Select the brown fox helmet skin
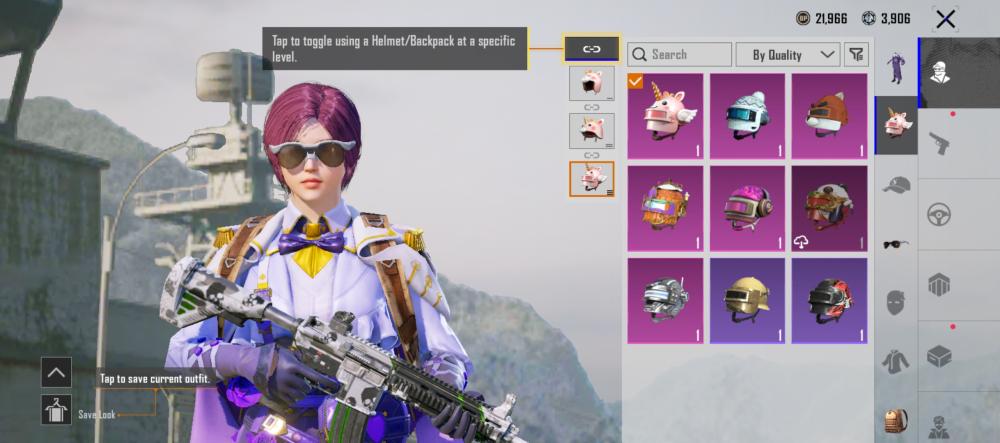The image size is (1000, 443). tap(829, 115)
